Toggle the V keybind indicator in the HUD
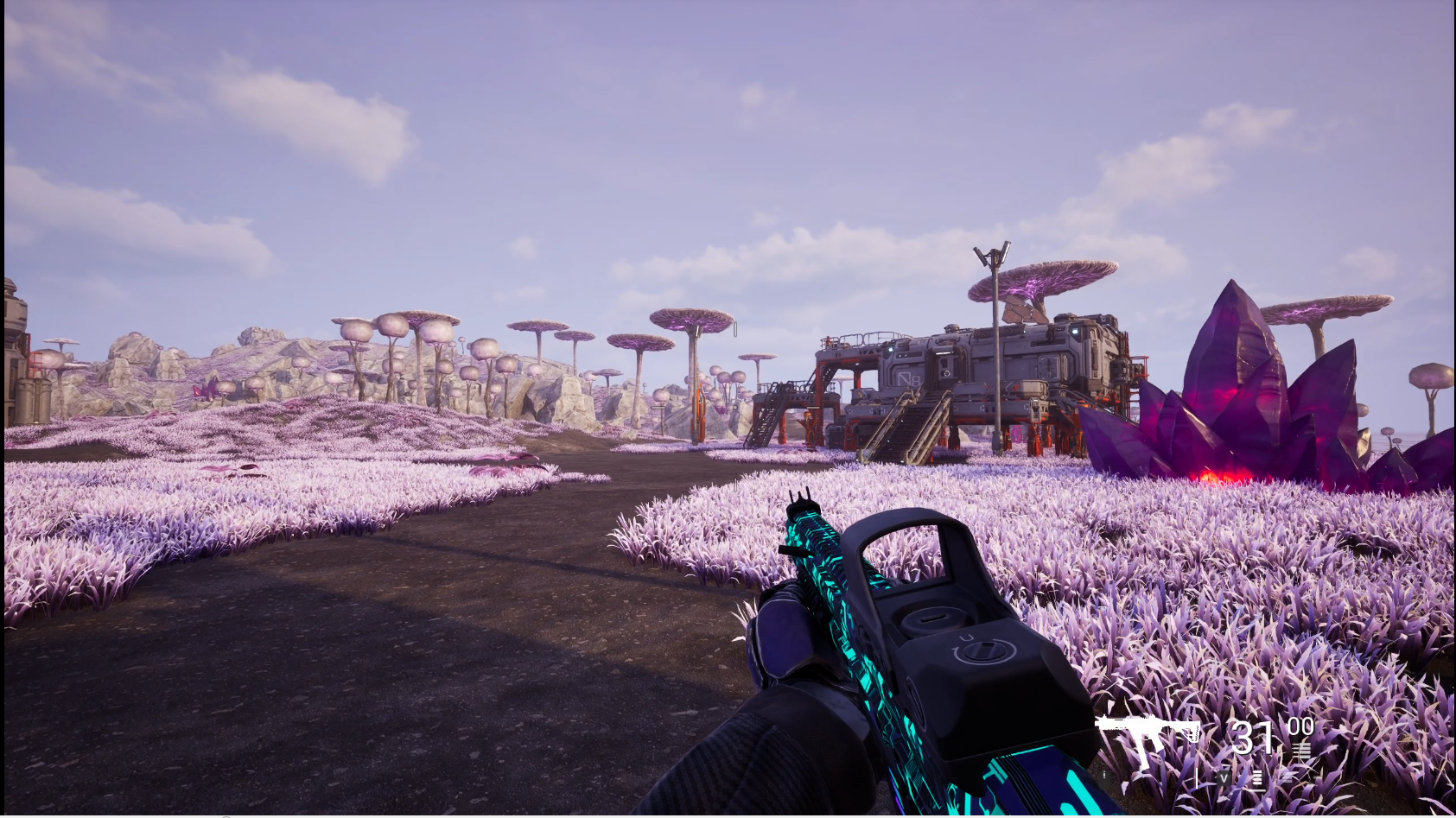Viewport: 1456px width, 818px height. point(1224,777)
